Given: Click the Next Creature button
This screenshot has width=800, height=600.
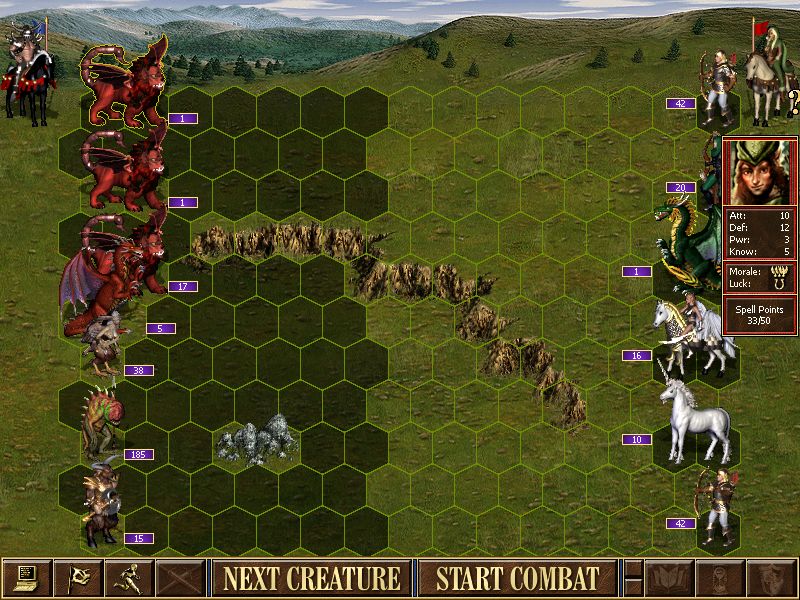Looking at the screenshot, I should (x=311, y=578).
